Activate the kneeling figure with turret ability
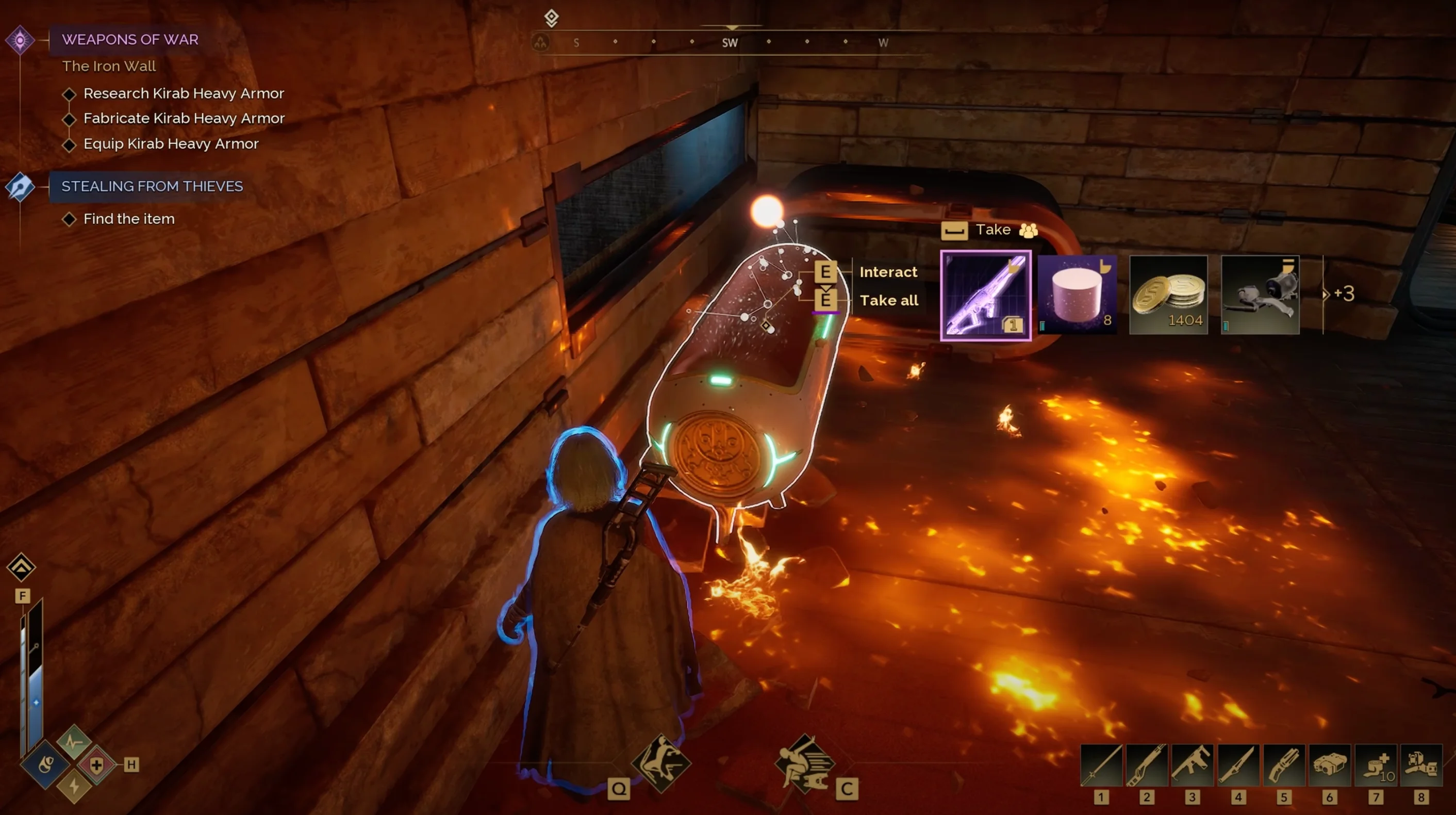 804,763
